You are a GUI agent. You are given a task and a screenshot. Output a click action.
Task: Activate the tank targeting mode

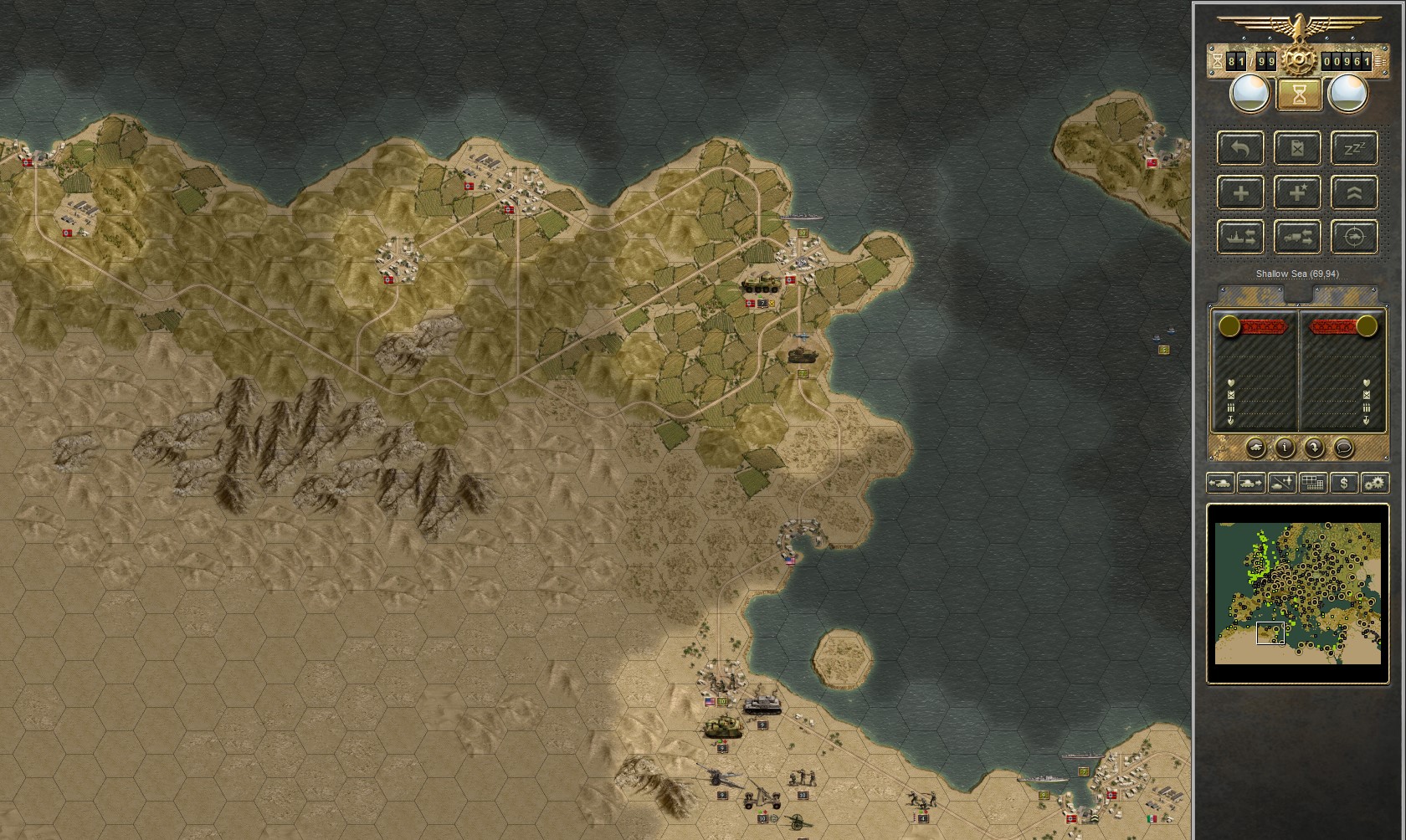[1355, 237]
